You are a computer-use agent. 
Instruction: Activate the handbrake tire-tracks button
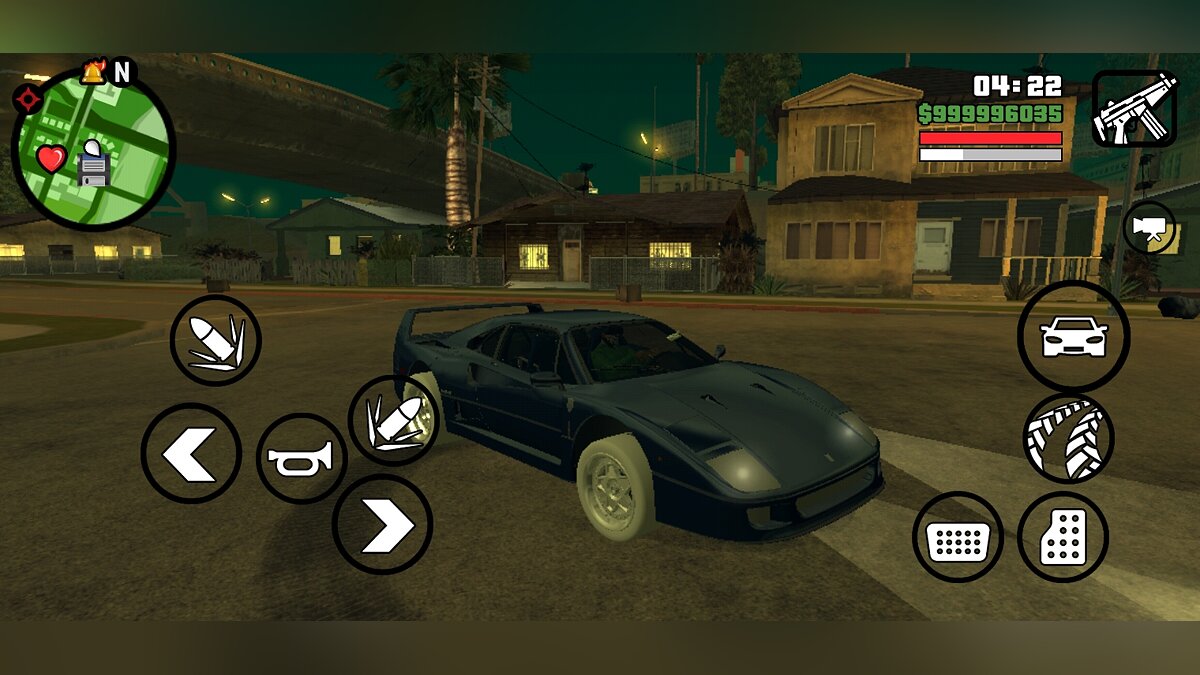coord(1068,438)
